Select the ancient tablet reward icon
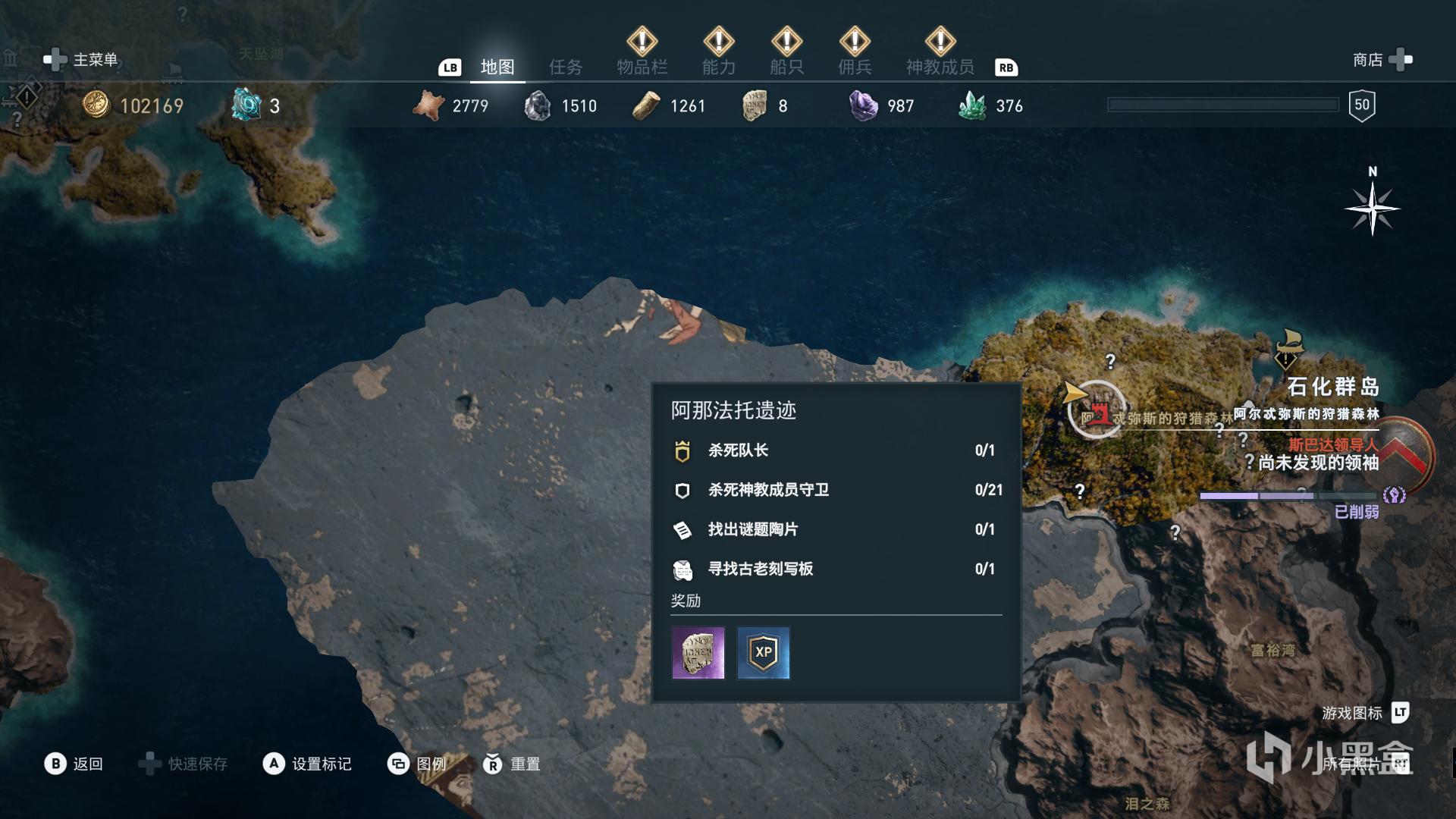The image size is (1456, 819). point(698,653)
